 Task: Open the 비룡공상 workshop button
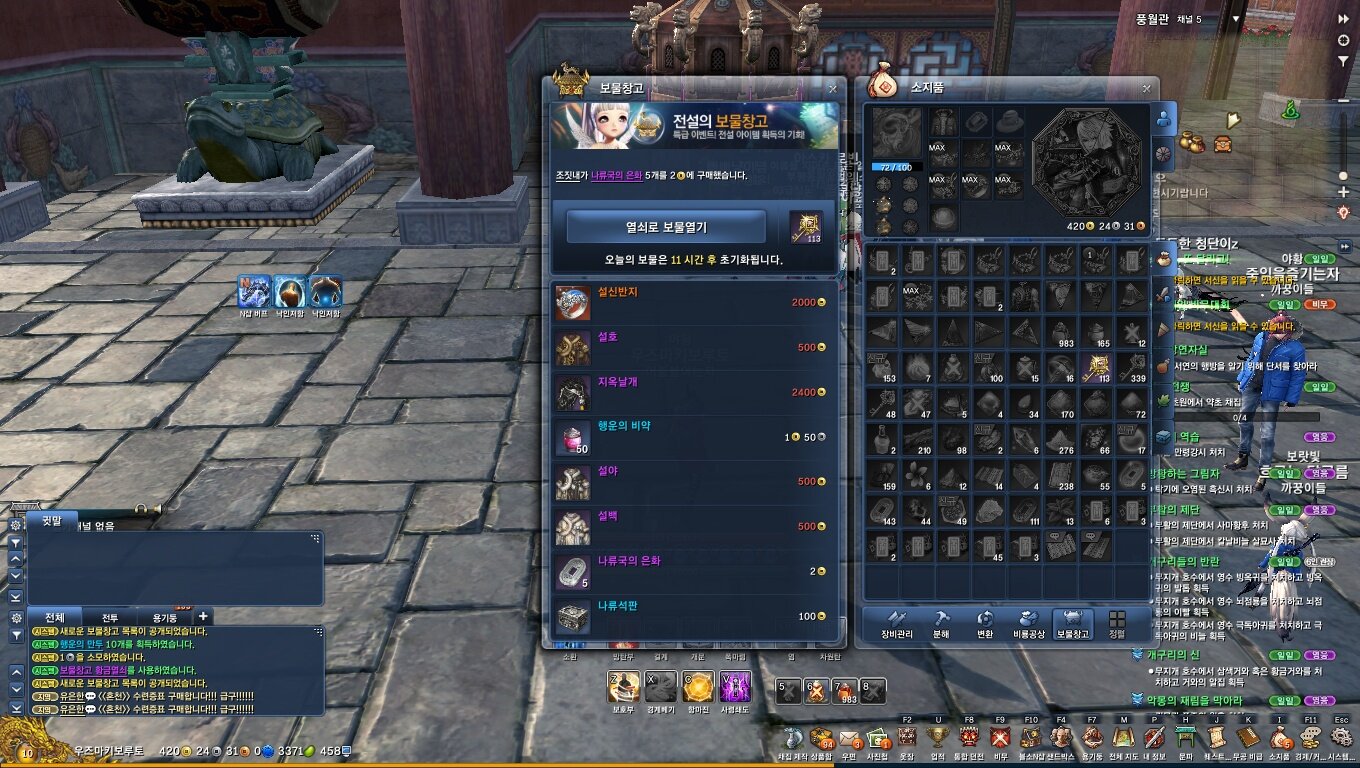pos(1028,623)
